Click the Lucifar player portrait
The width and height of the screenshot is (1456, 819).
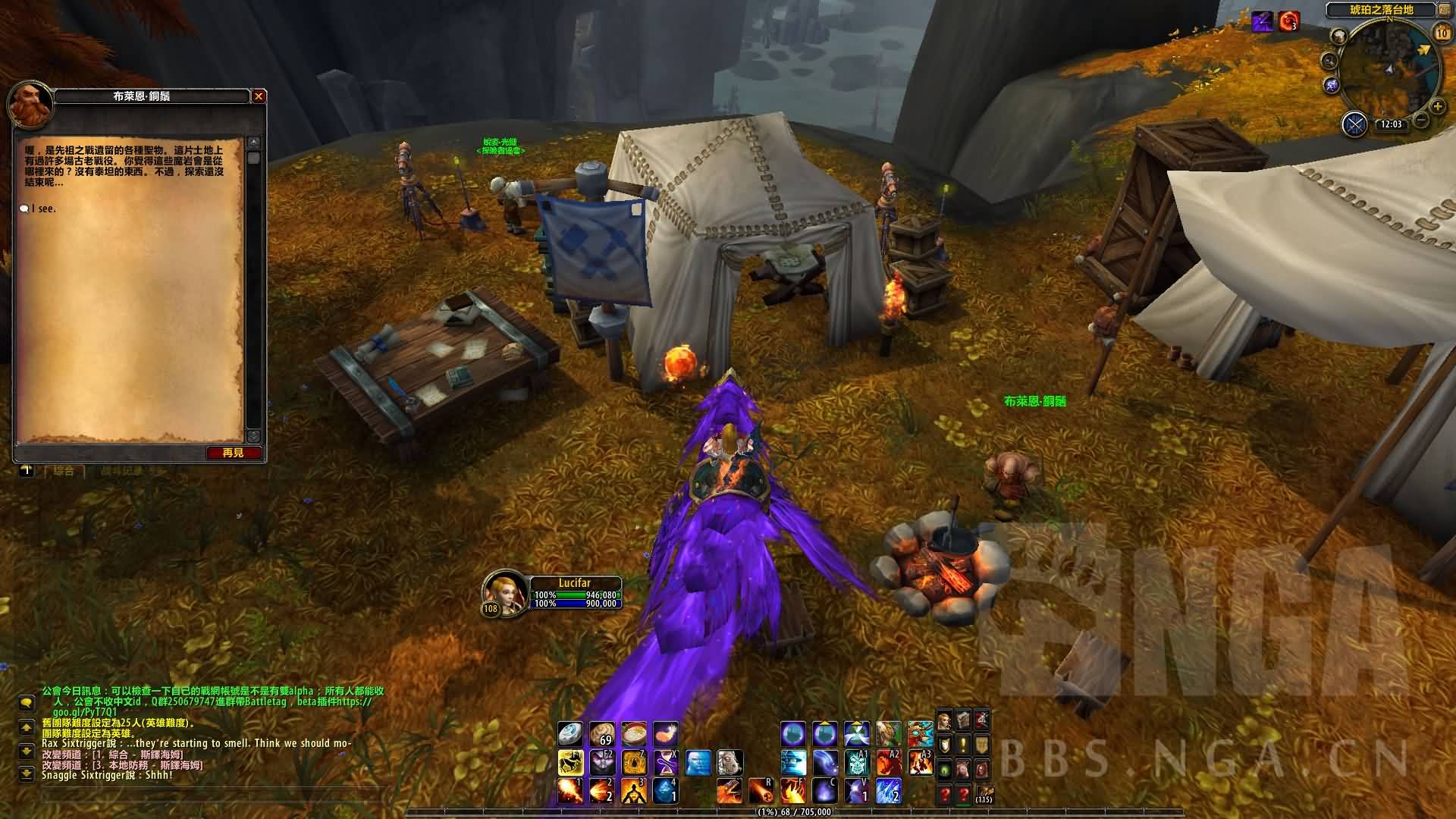(503, 591)
